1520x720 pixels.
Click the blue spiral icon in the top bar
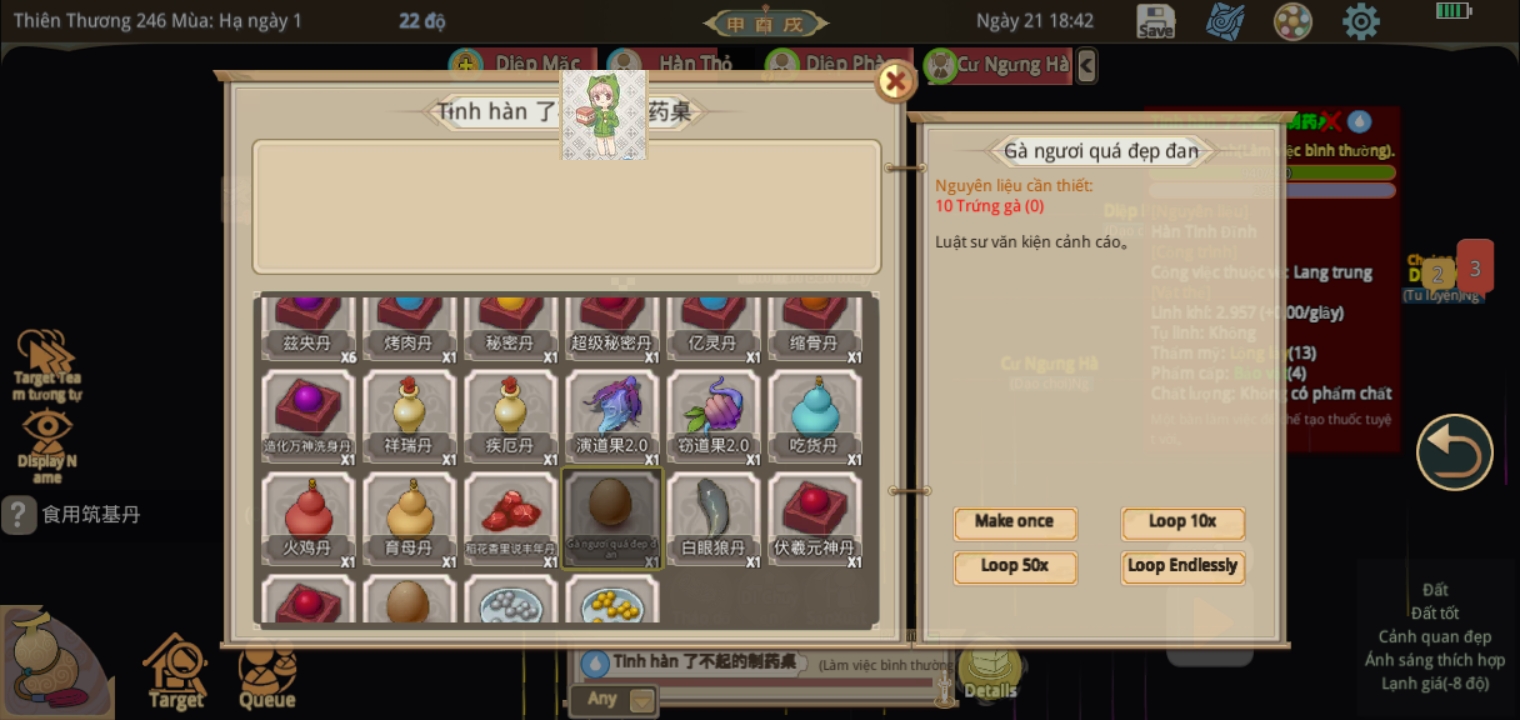1225,21
